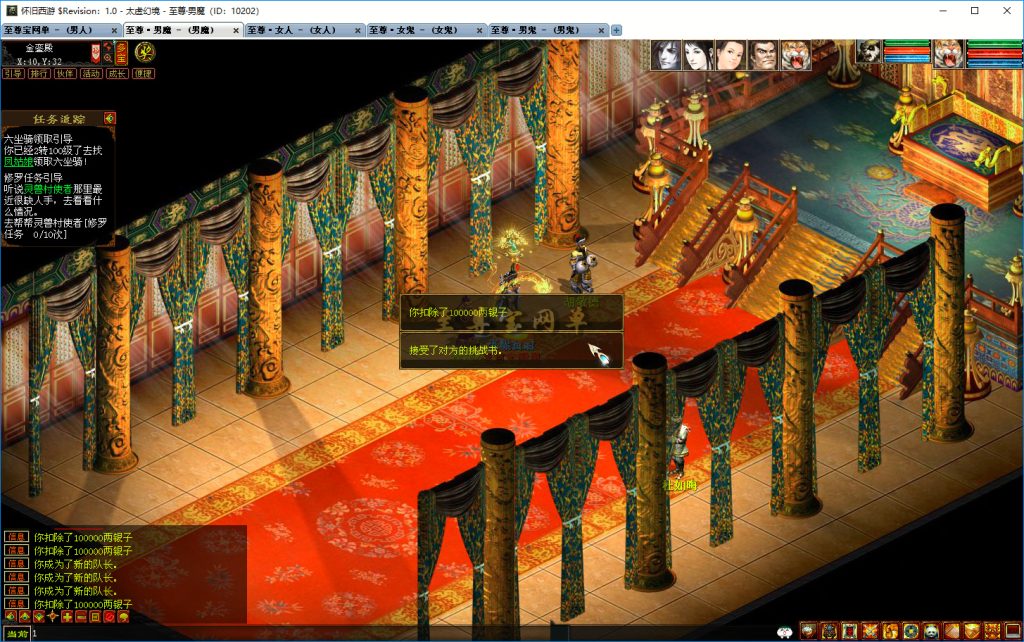Screen dimensions: 1024x642
Task: Open the 便捷 shortcuts menu
Action: click(143, 73)
